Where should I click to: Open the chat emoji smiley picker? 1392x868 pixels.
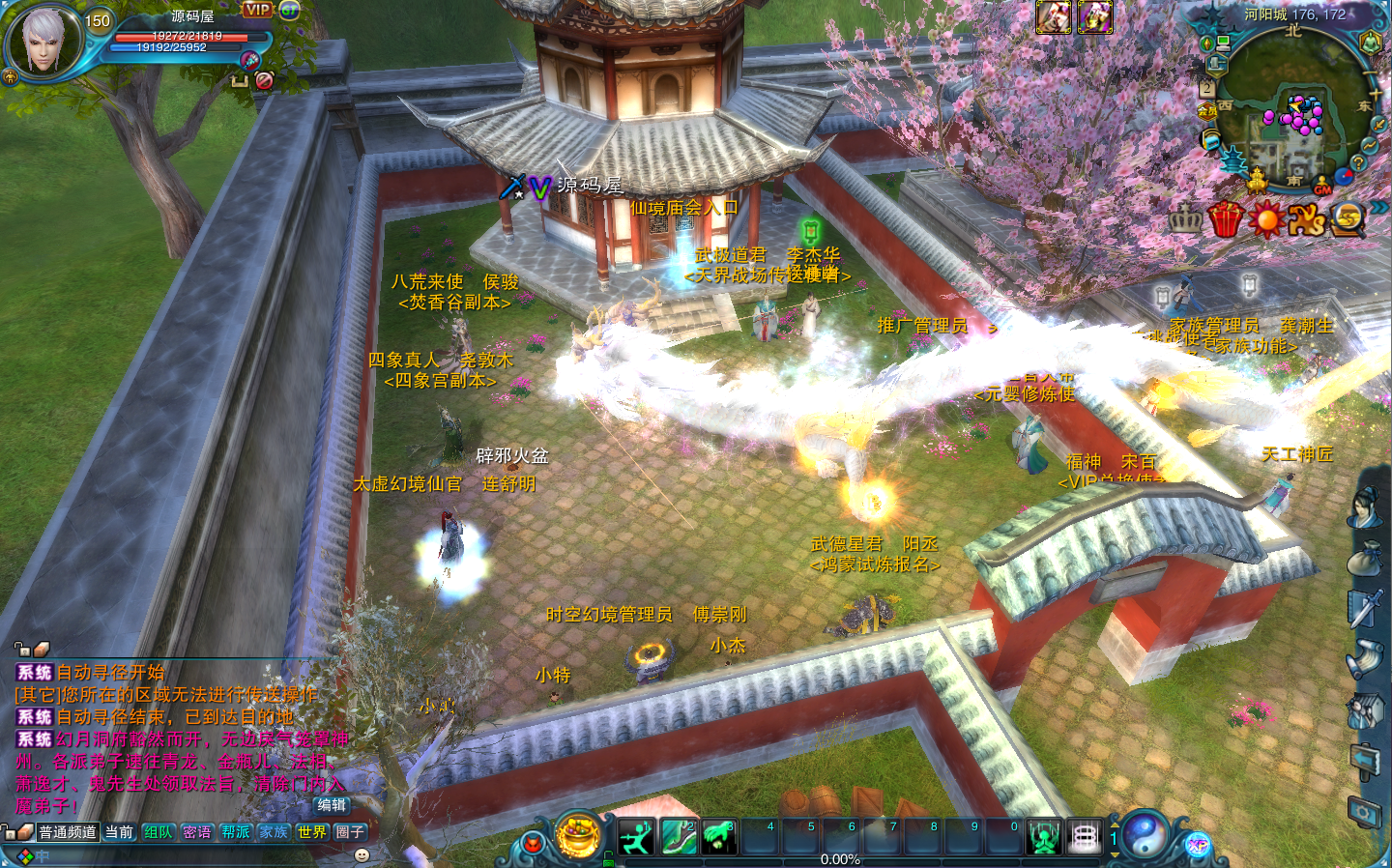tap(362, 855)
